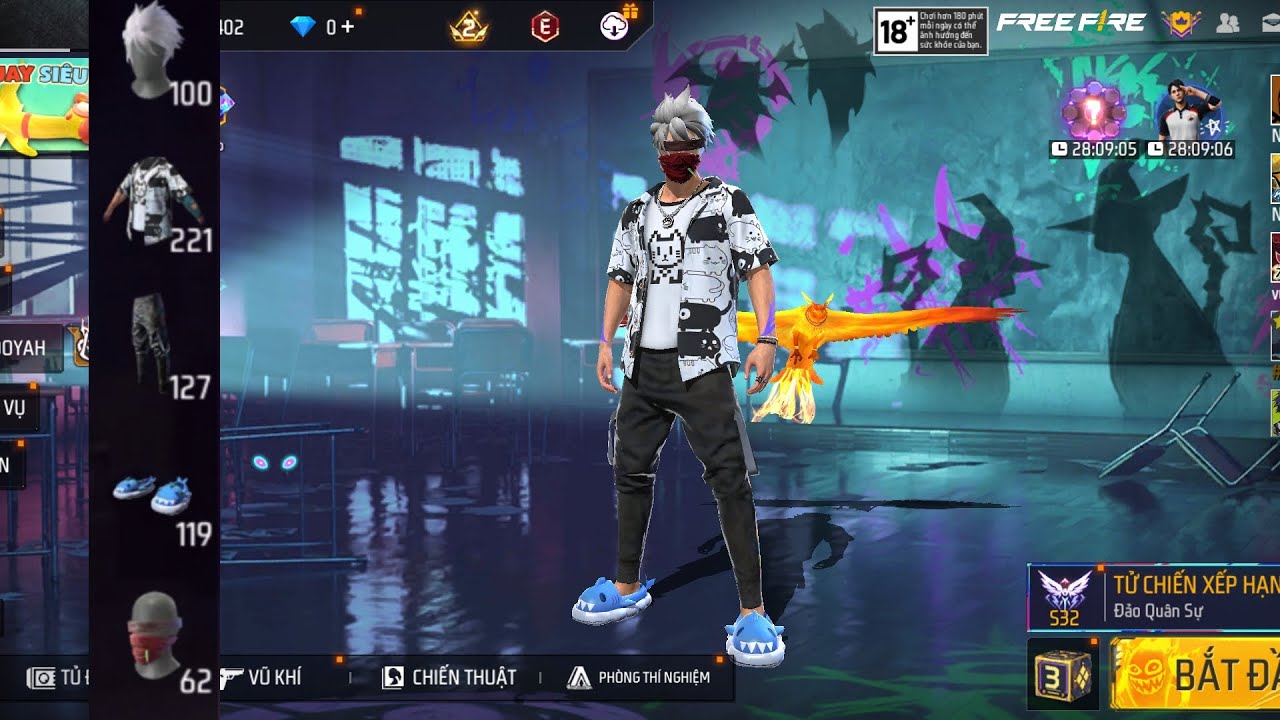Click the gold dice box with number 3
This screenshot has width=1280, height=720.
click(1063, 675)
